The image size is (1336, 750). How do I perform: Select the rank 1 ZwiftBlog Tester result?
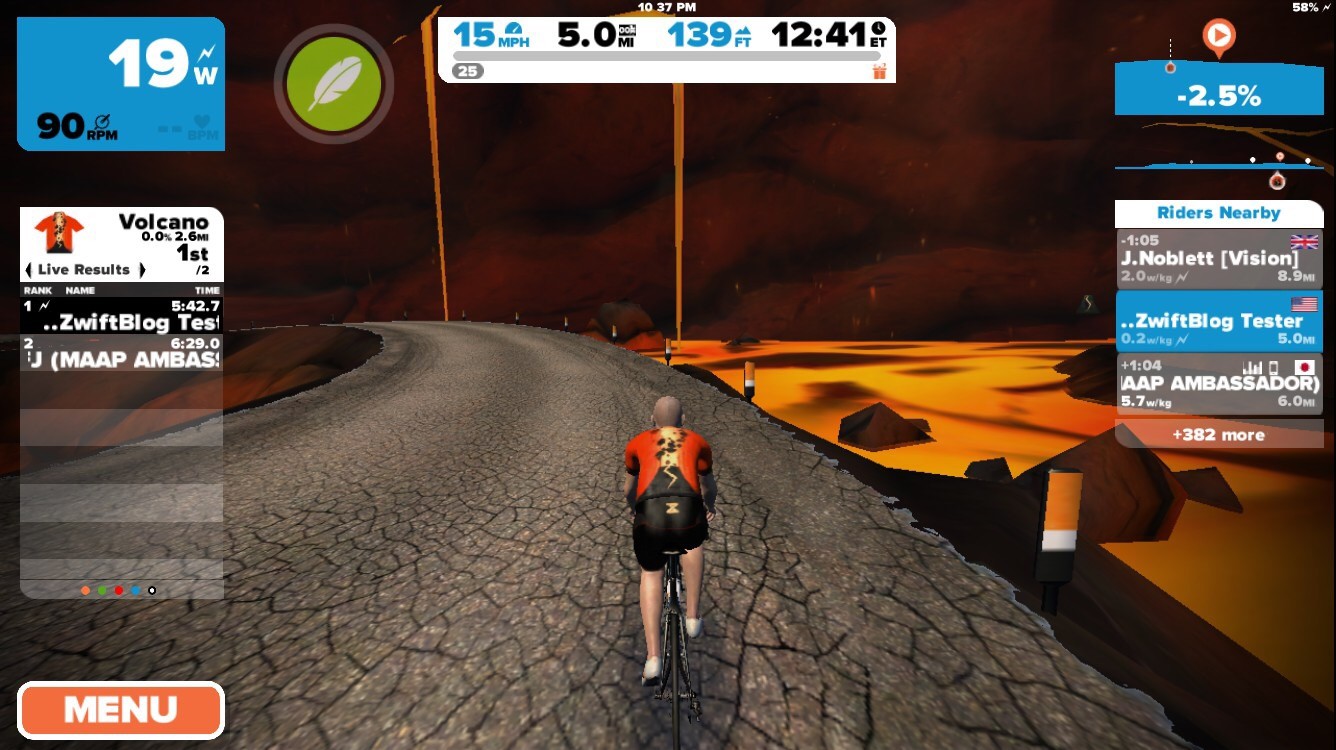(x=121, y=315)
